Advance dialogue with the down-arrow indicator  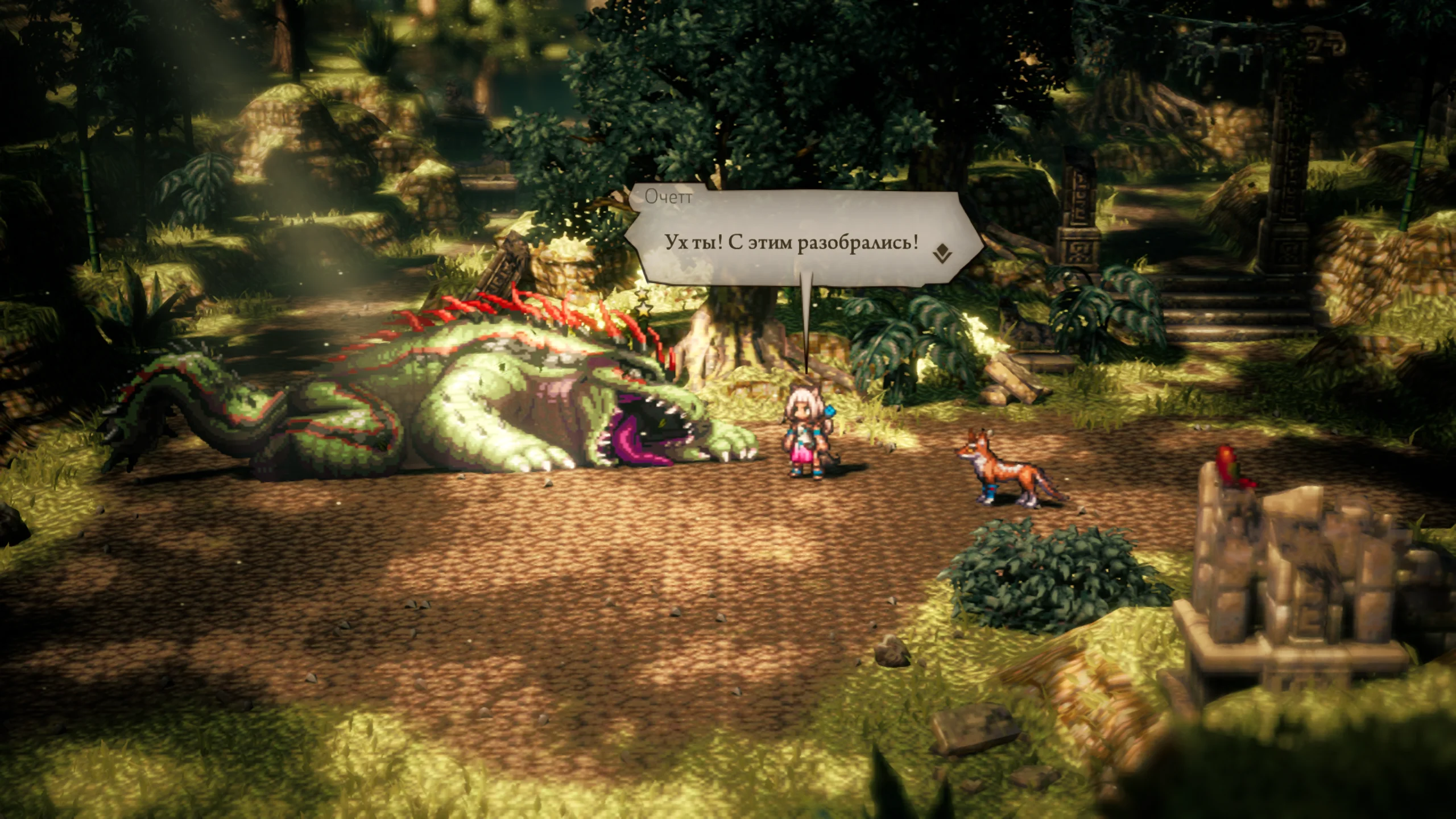pyautogui.click(x=942, y=253)
